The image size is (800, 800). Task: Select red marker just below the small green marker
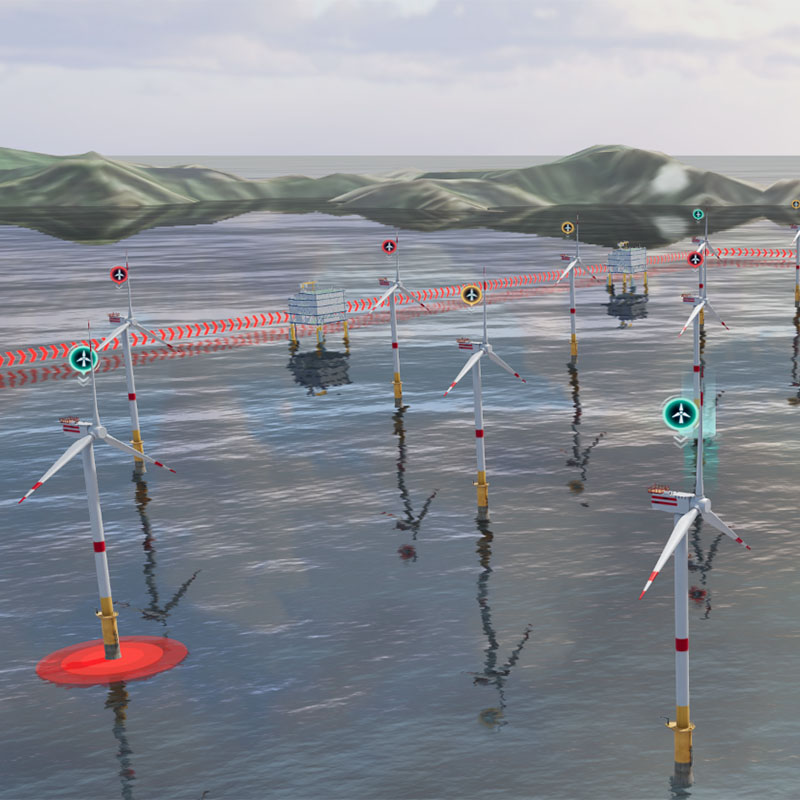pos(695,258)
